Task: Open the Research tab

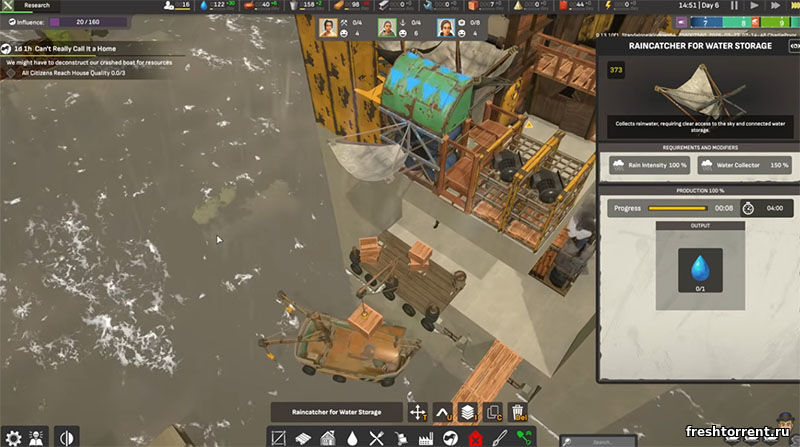Action: [x=36, y=5]
